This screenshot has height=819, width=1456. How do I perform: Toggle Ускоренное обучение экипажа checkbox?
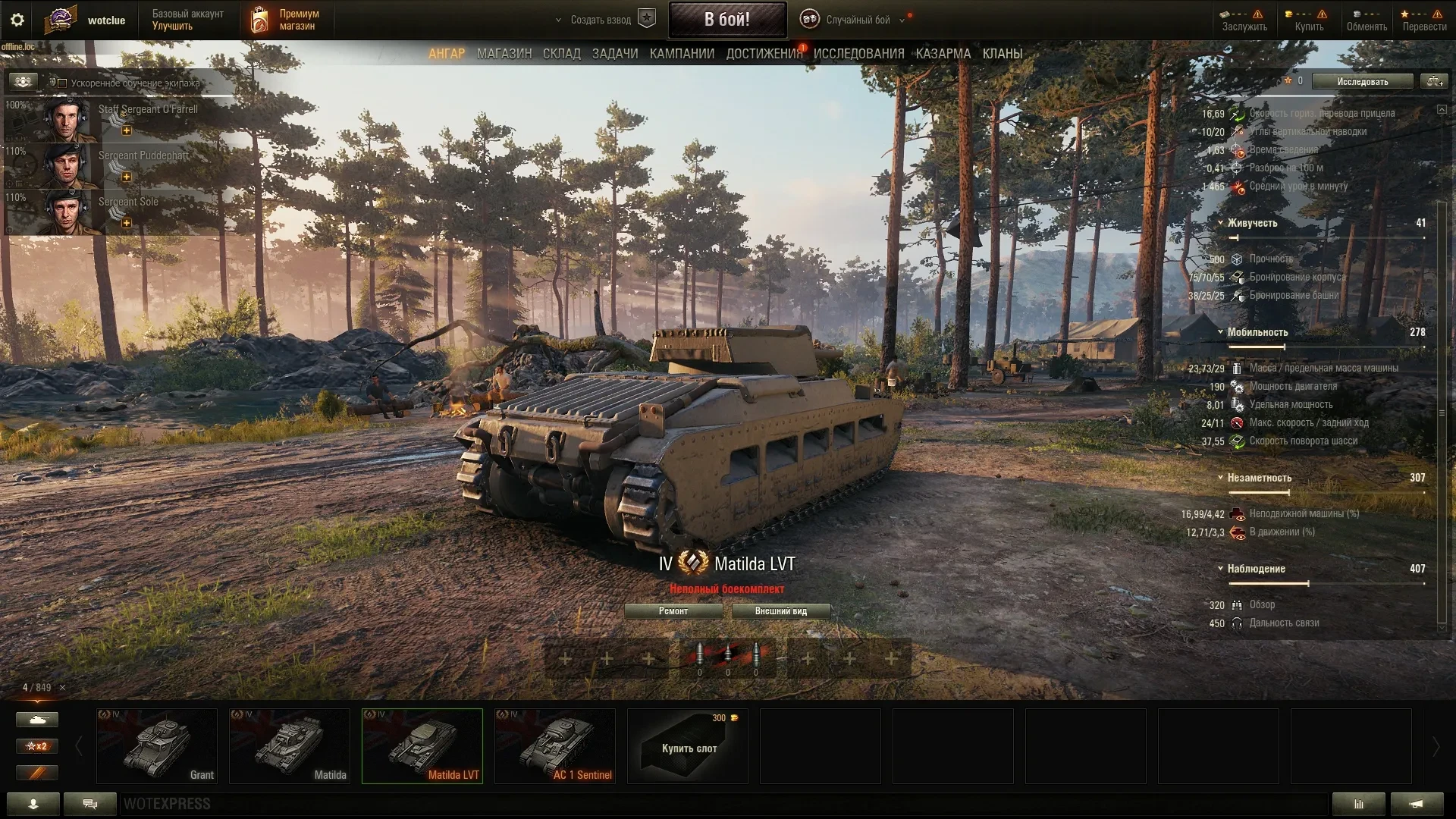(63, 83)
